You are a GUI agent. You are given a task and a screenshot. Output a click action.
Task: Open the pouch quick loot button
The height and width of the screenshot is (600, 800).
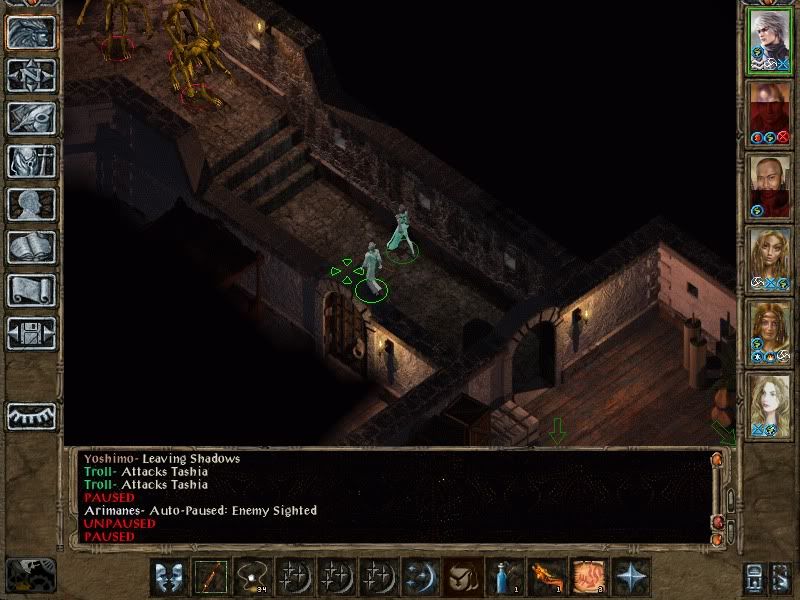tap(463, 577)
